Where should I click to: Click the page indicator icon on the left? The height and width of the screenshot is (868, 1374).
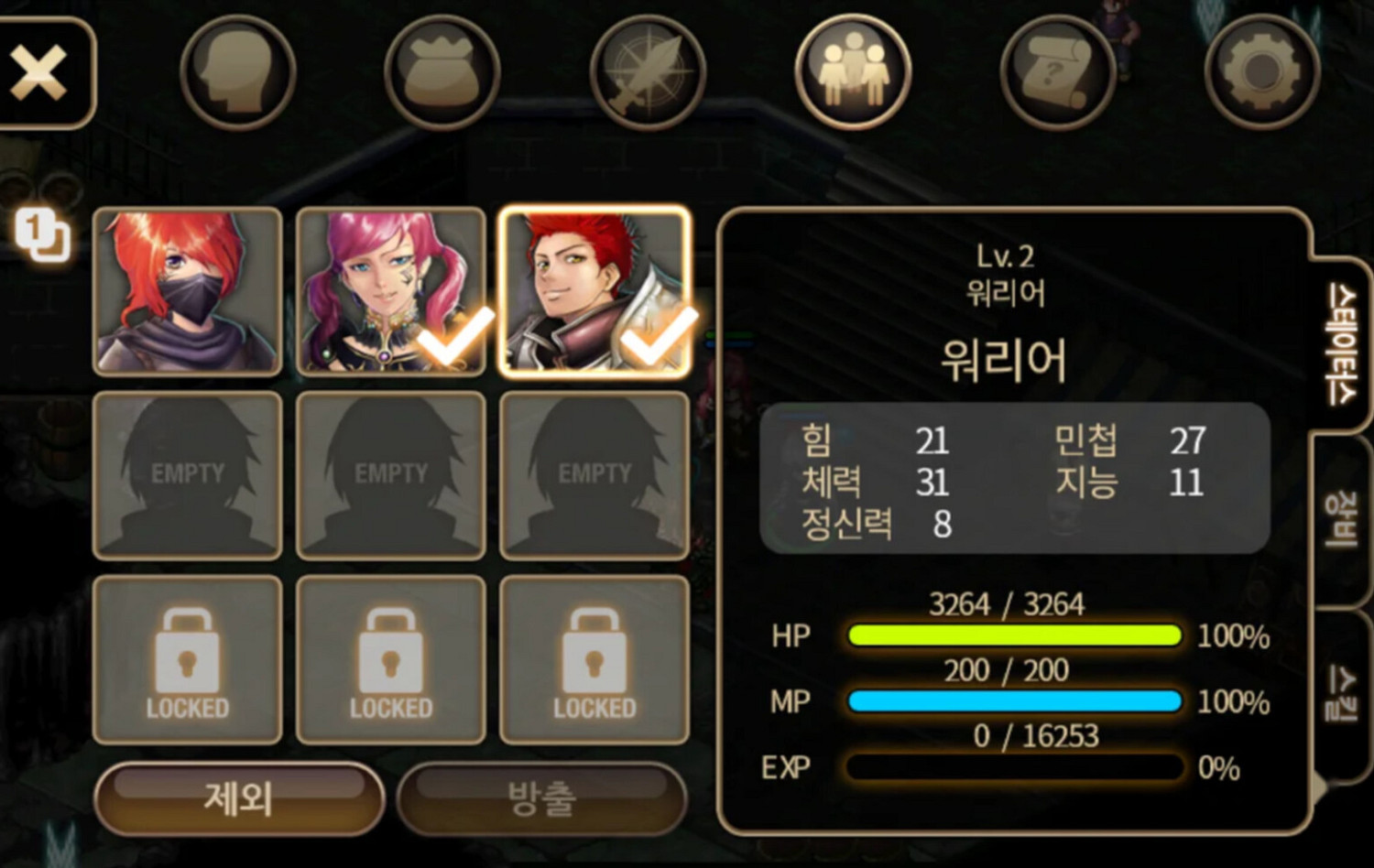point(41,235)
